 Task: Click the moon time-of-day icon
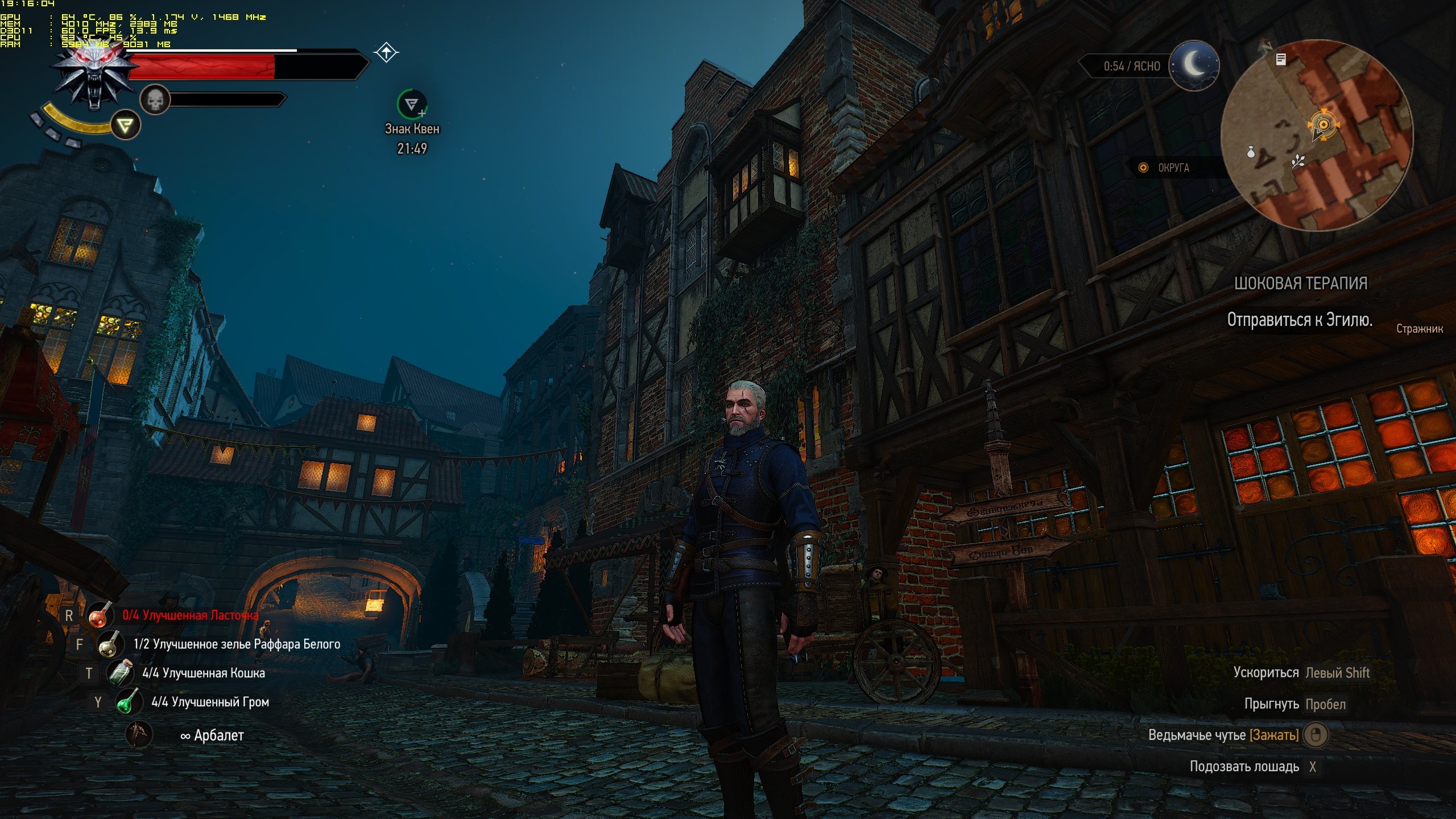(x=1194, y=65)
